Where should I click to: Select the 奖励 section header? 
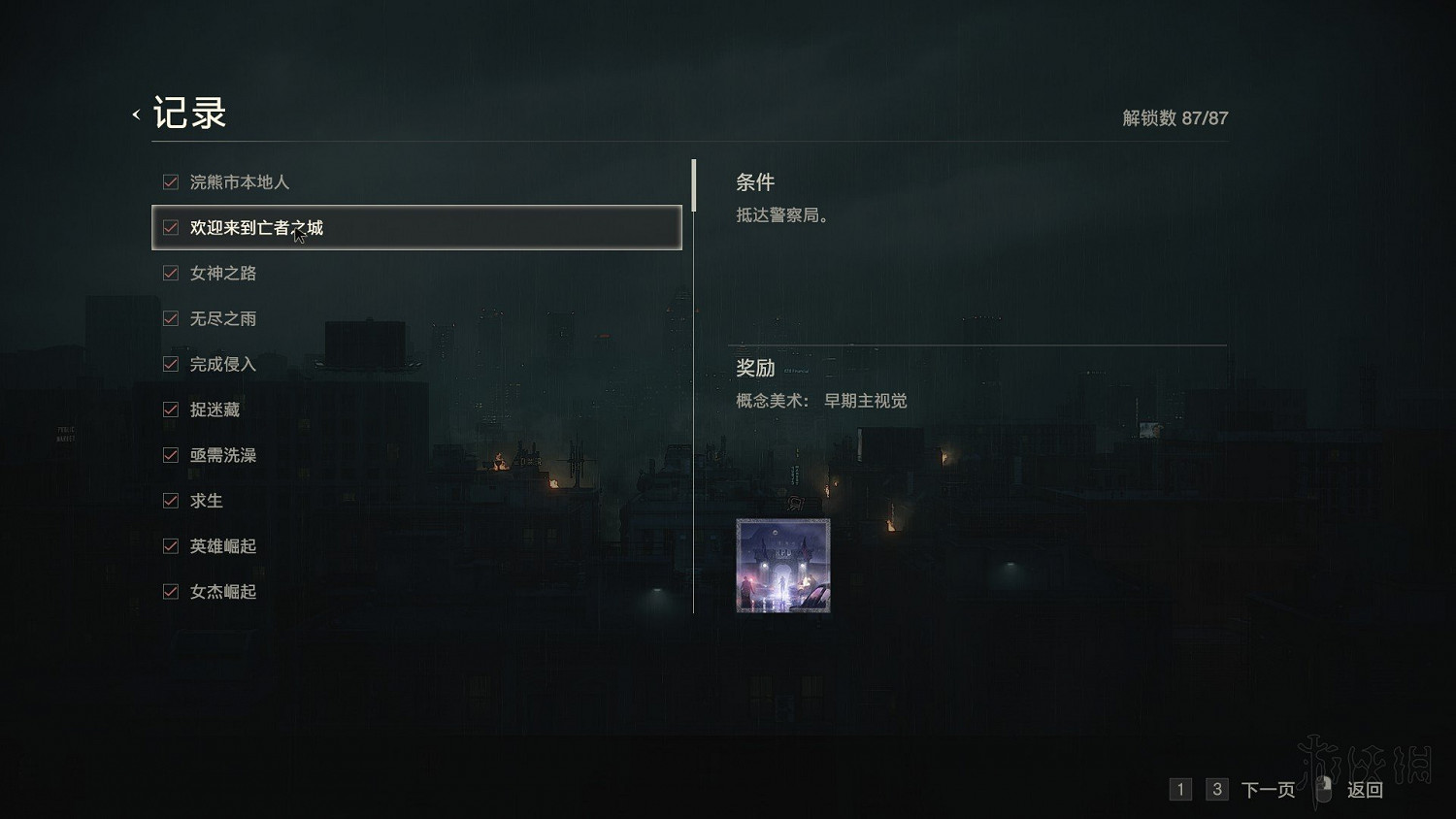(x=754, y=369)
